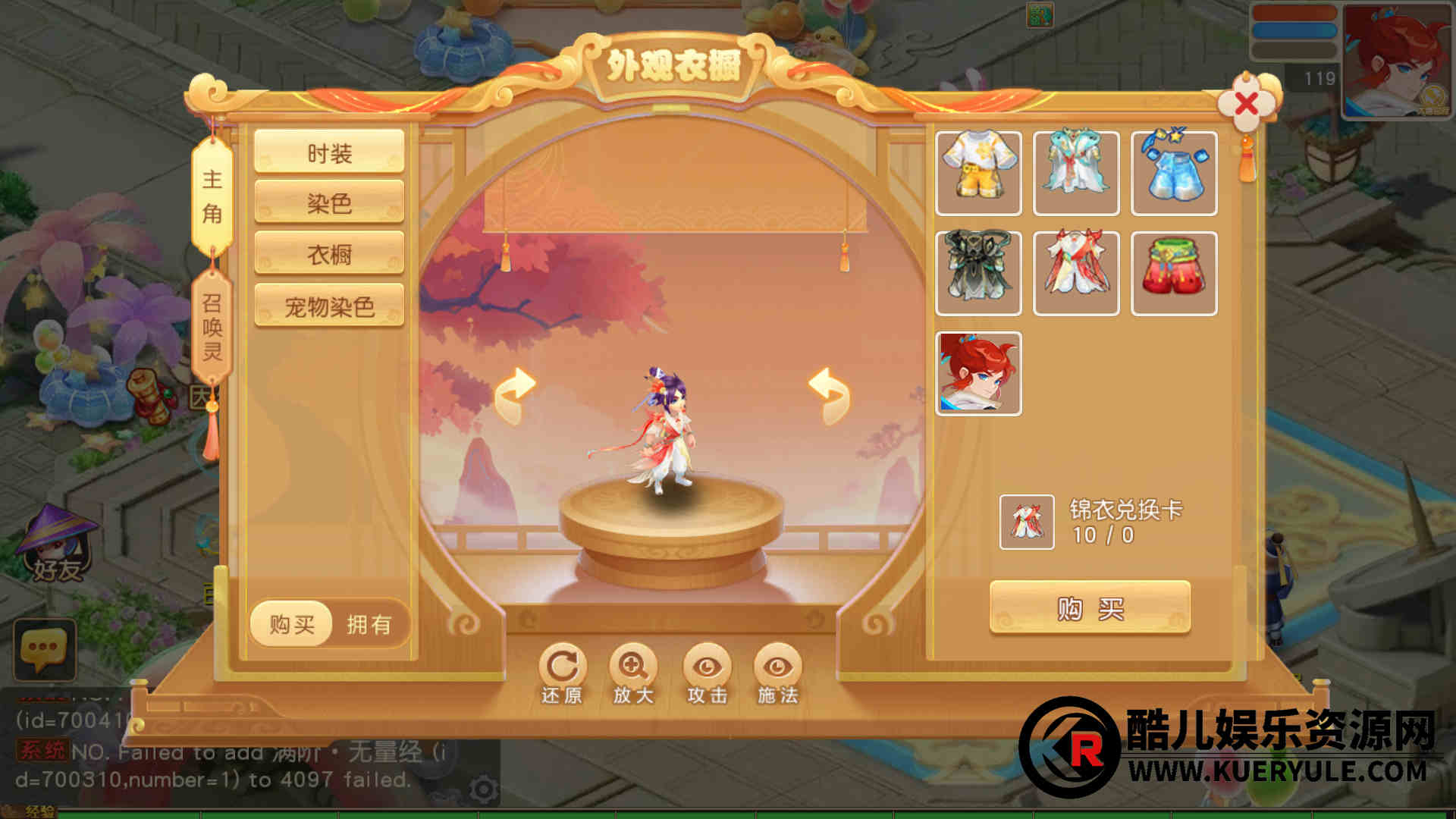Viewport: 1456px width, 819px height.
Task: Reset the preview with 还原
Action: tap(562, 673)
